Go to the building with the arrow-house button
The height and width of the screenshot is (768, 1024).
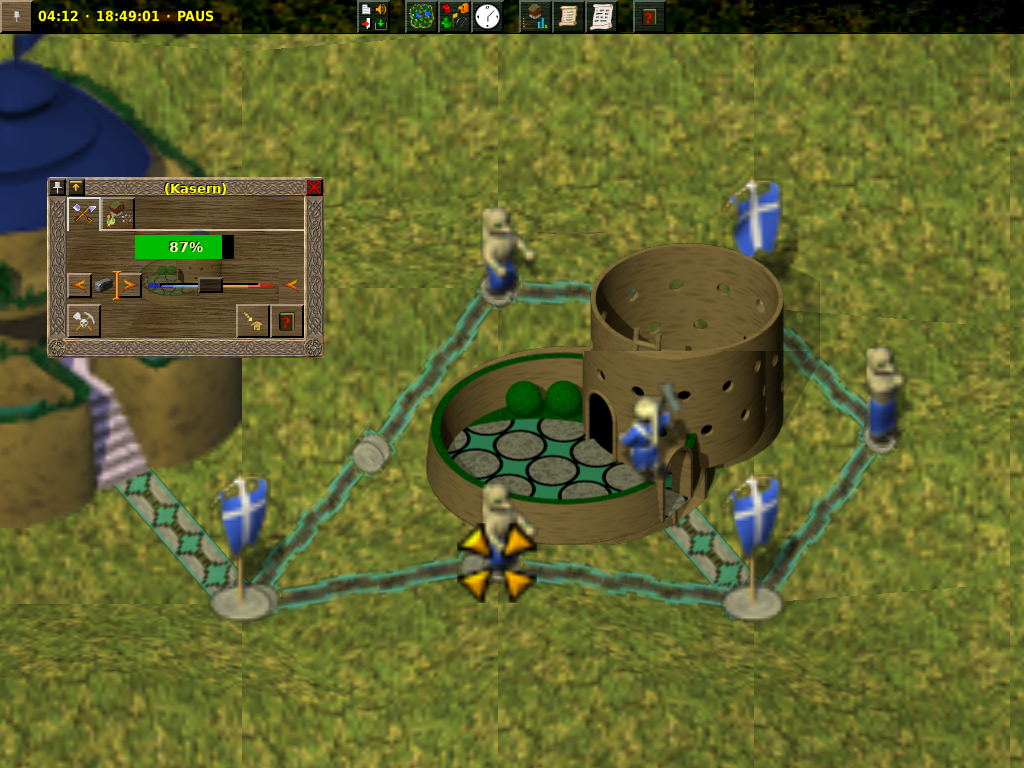click(x=253, y=321)
